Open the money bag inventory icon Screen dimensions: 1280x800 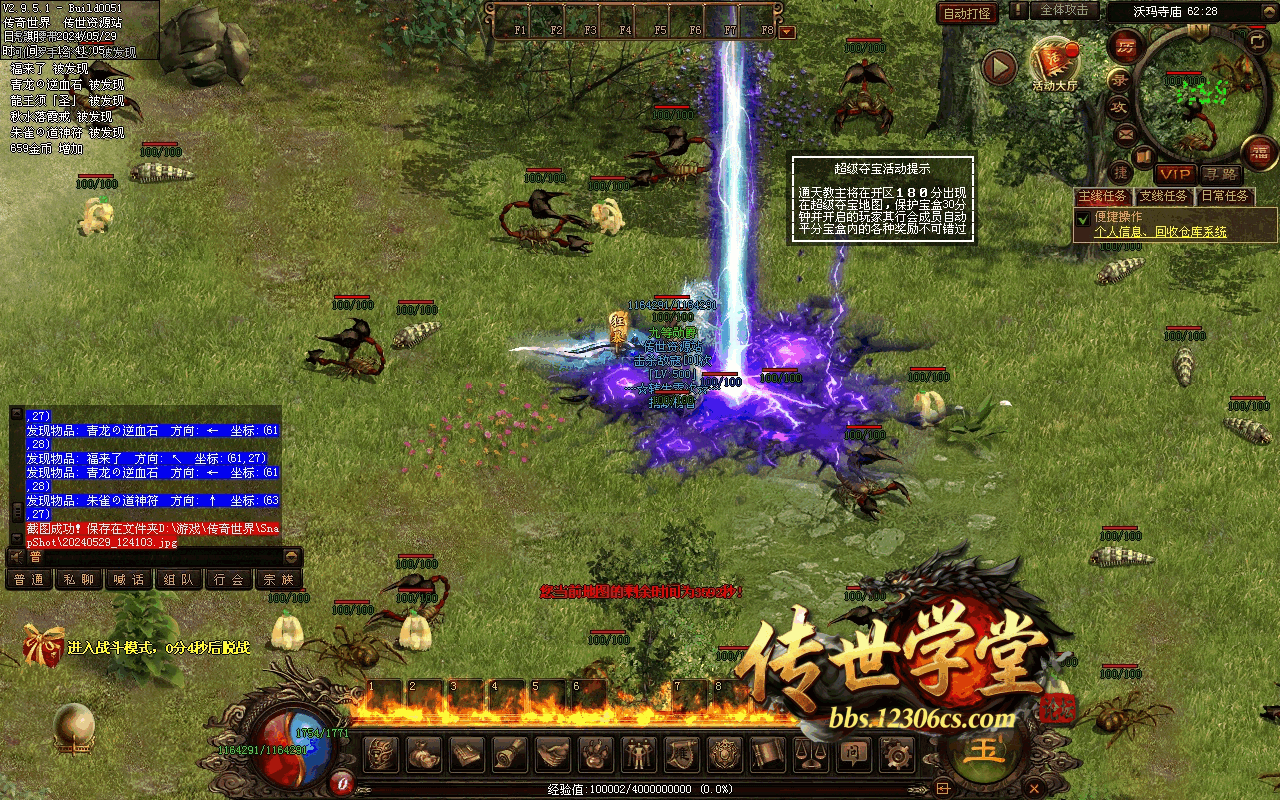tap(425, 754)
